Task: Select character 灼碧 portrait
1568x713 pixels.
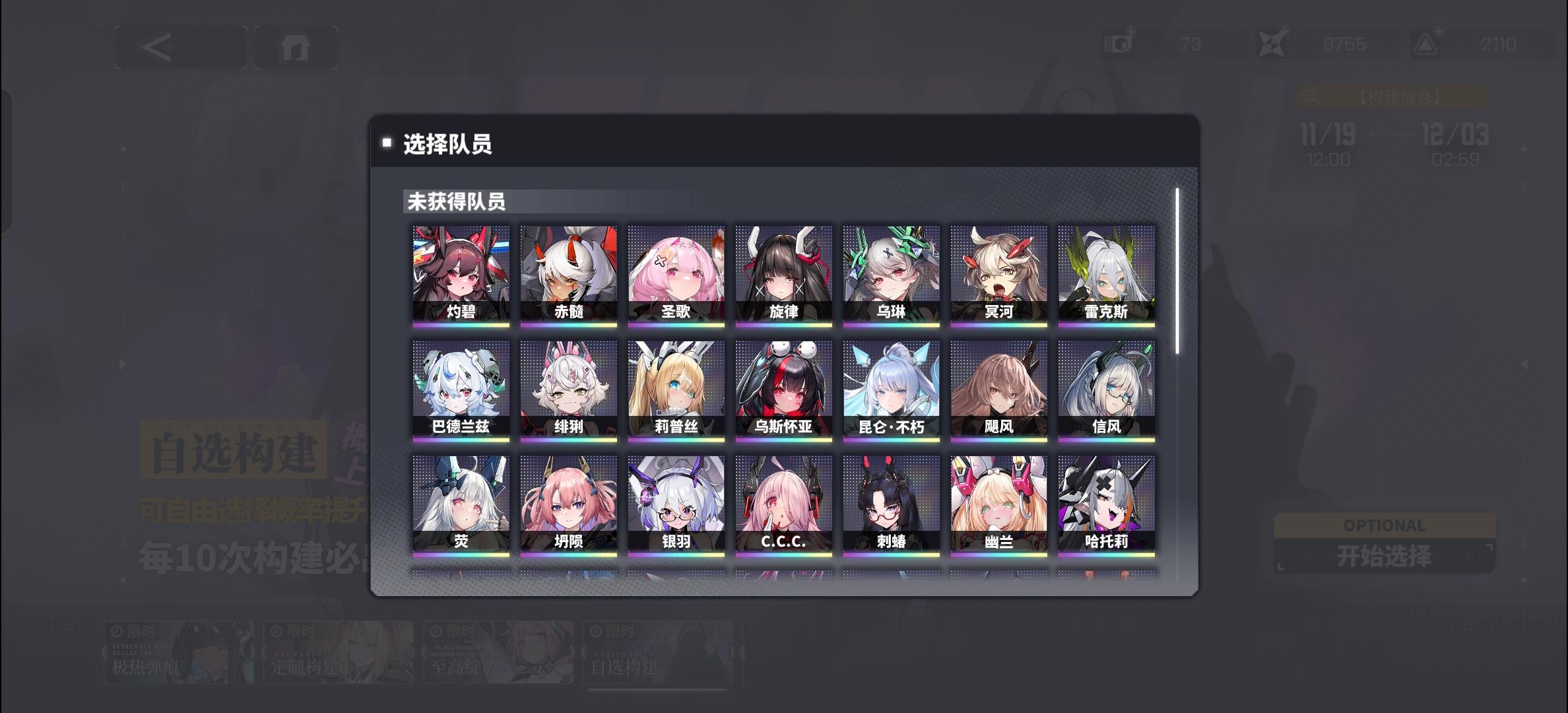Action: (x=461, y=274)
